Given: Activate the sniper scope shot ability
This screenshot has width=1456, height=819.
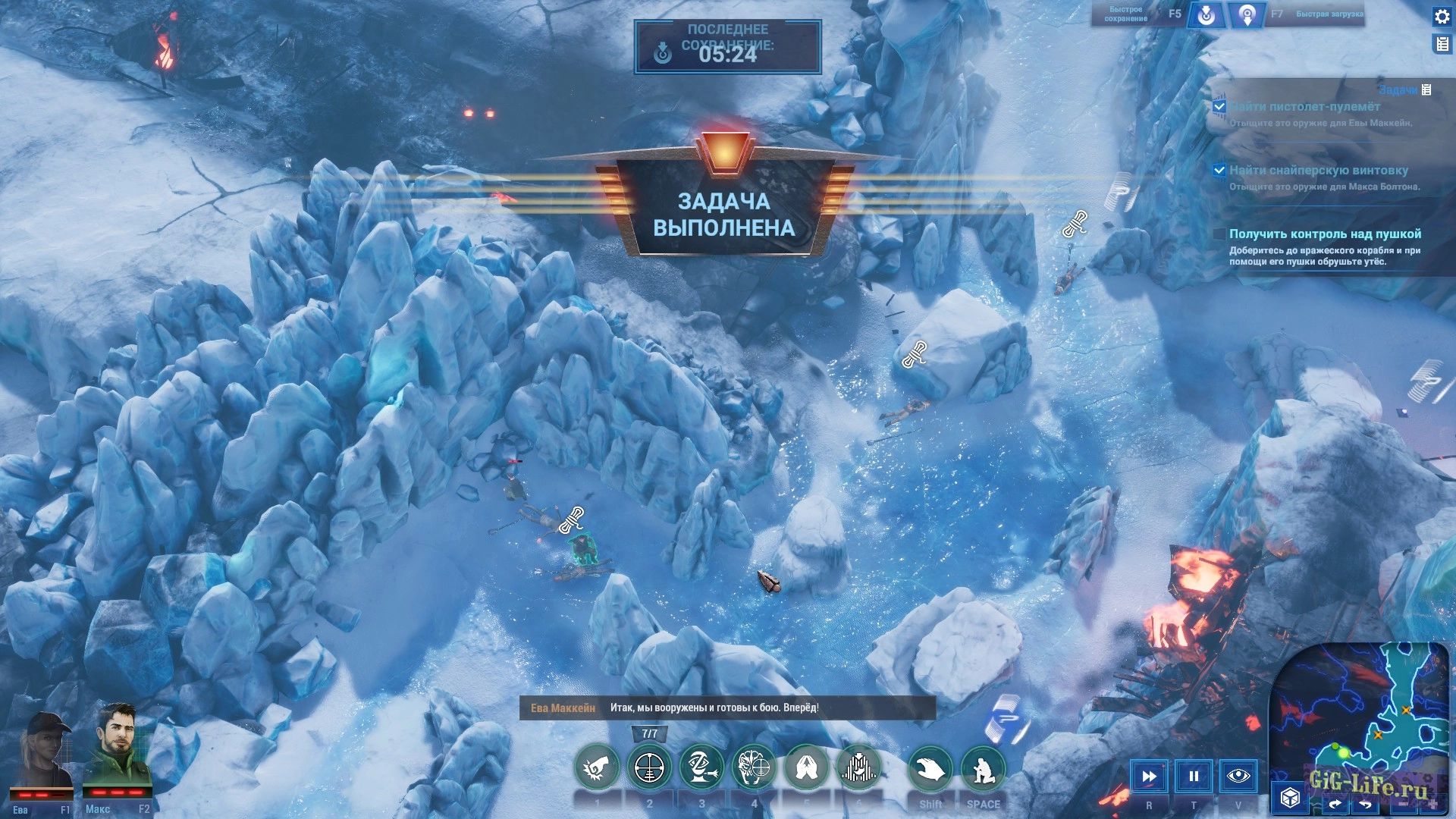Looking at the screenshot, I should pyautogui.click(x=649, y=769).
